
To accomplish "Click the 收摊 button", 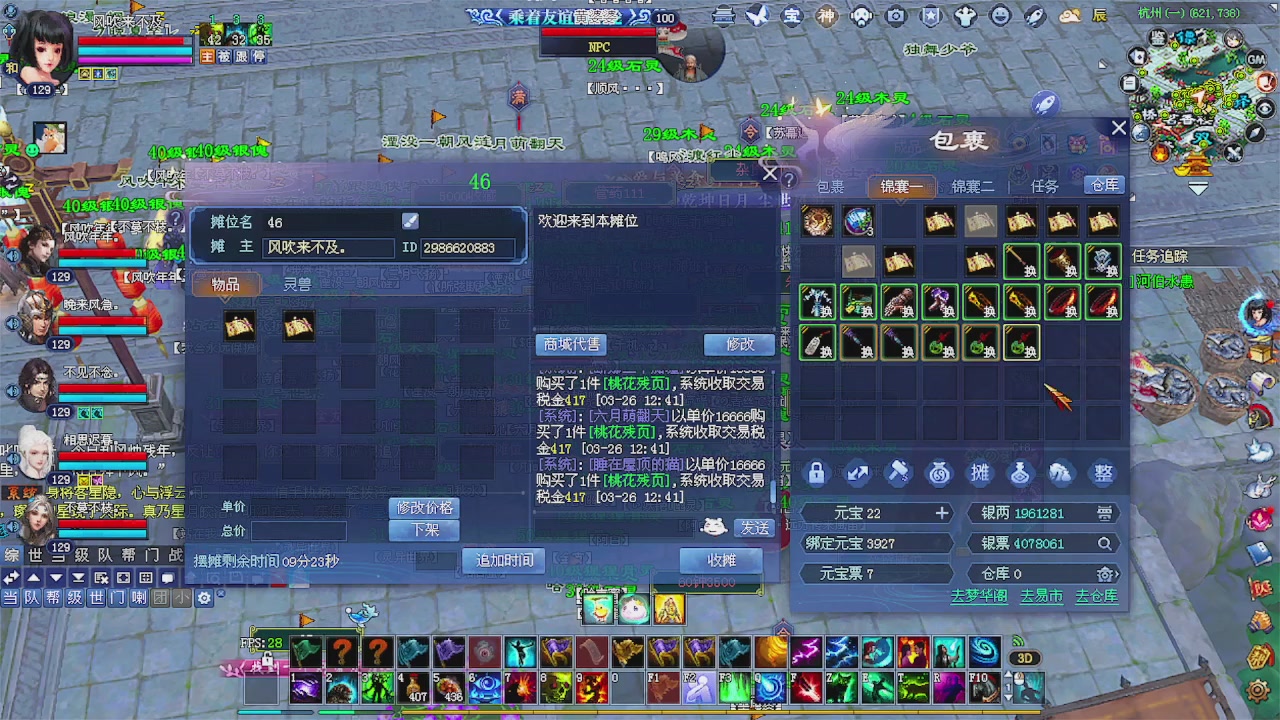I will pyautogui.click(x=722, y=560).
